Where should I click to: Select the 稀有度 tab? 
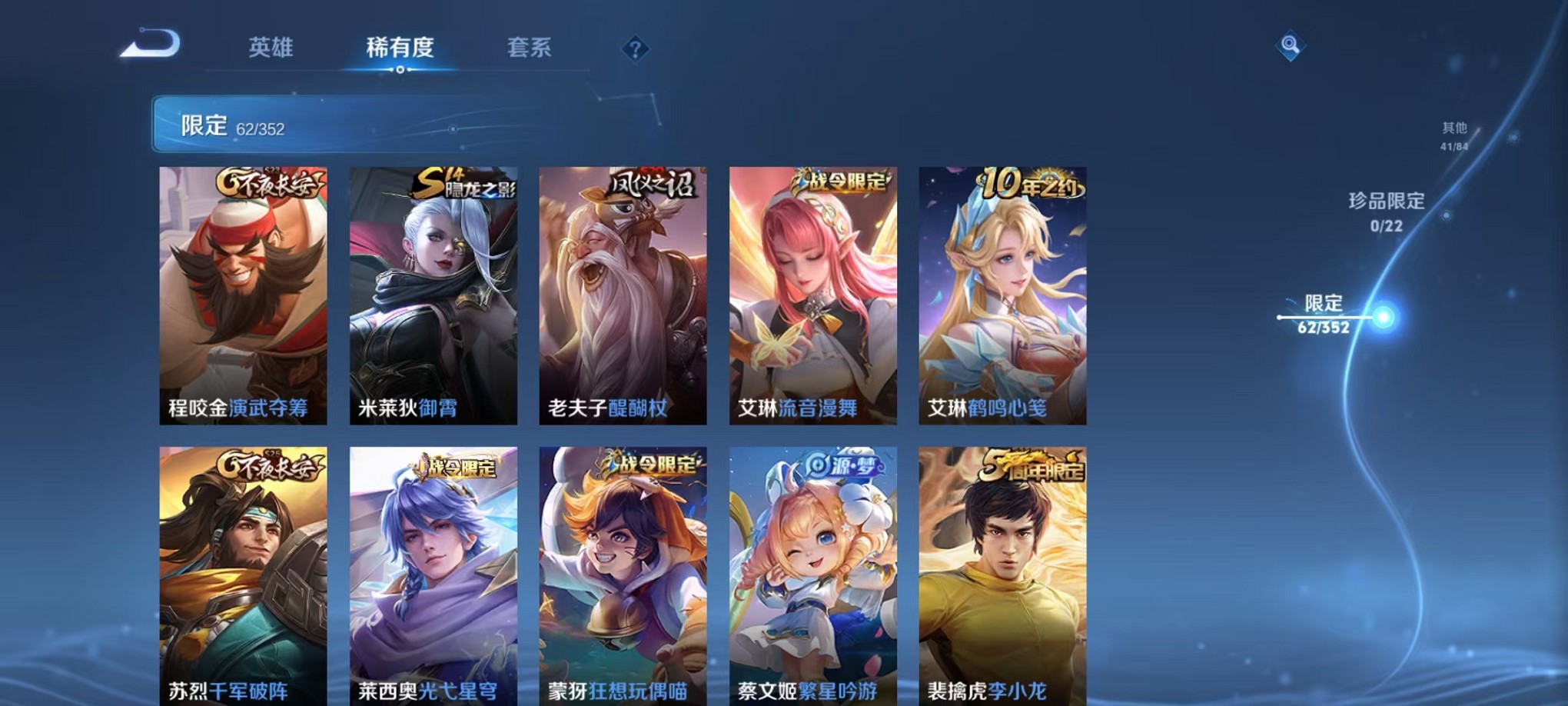click(398, 46)
